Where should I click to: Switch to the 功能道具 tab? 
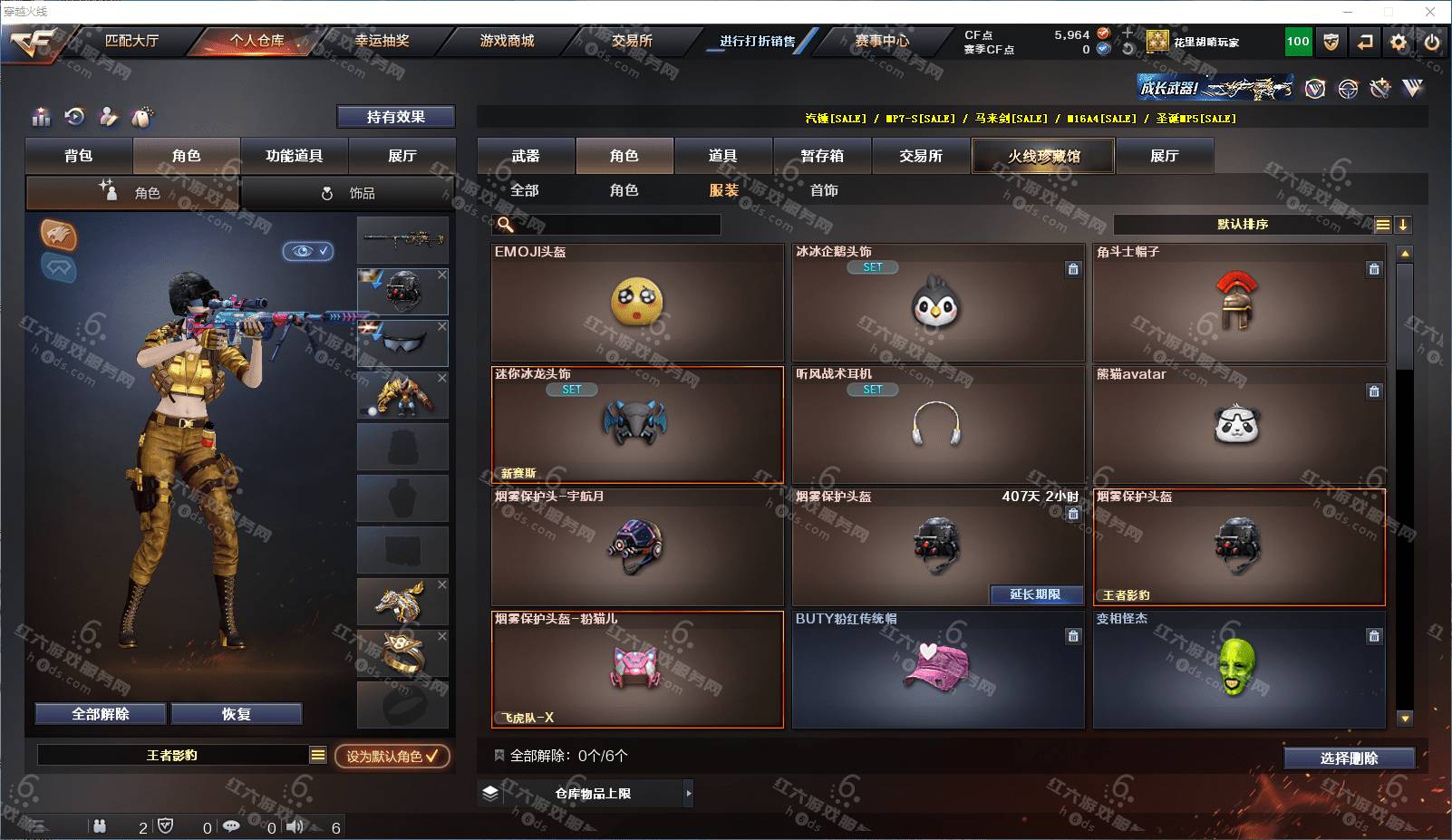click(x=294, y=156)
